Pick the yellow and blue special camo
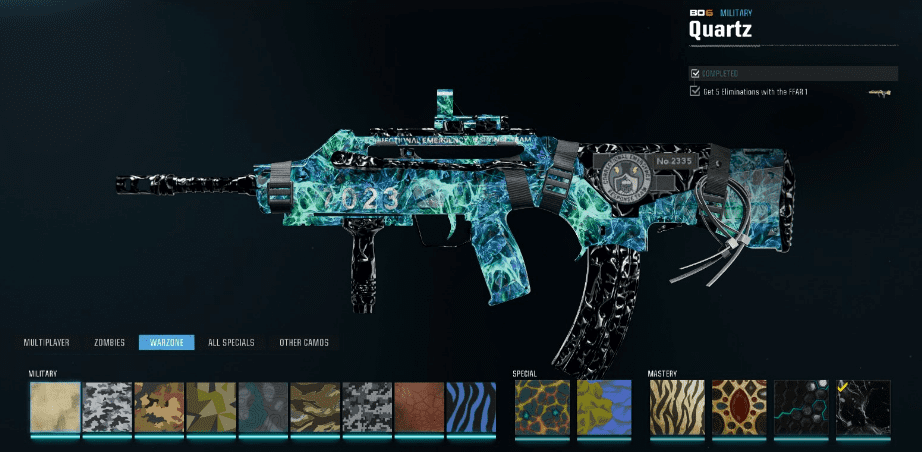Screen dimensions: 922x452 [x=602, y=407]
